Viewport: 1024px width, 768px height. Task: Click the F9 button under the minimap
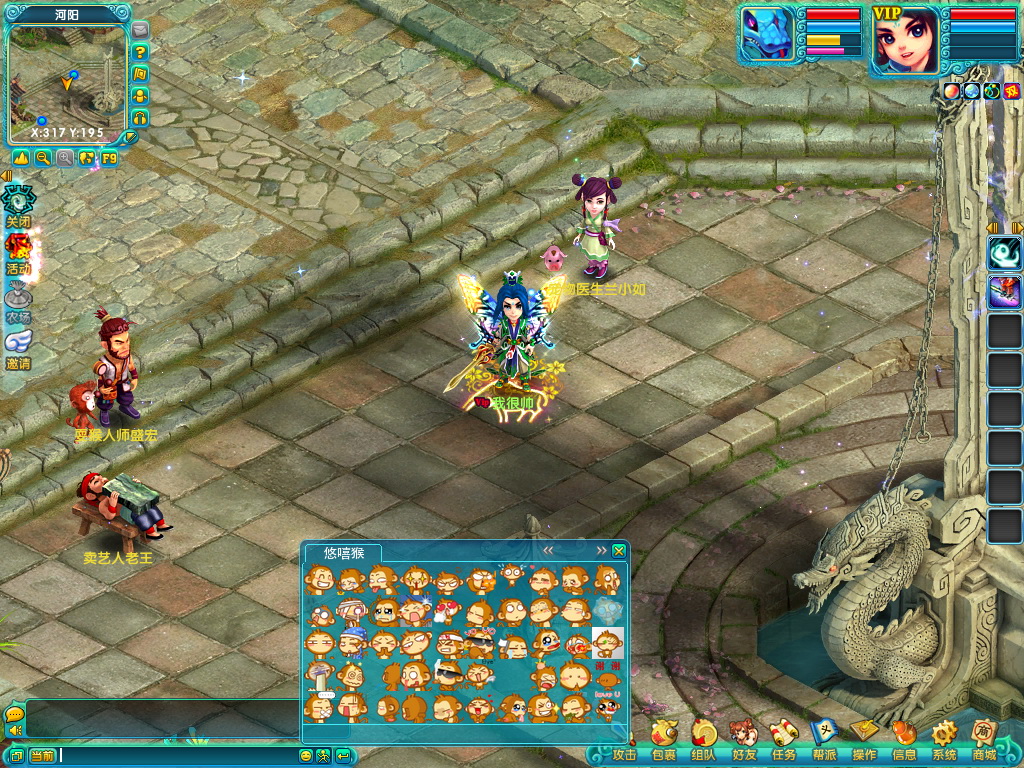[109, 158]
